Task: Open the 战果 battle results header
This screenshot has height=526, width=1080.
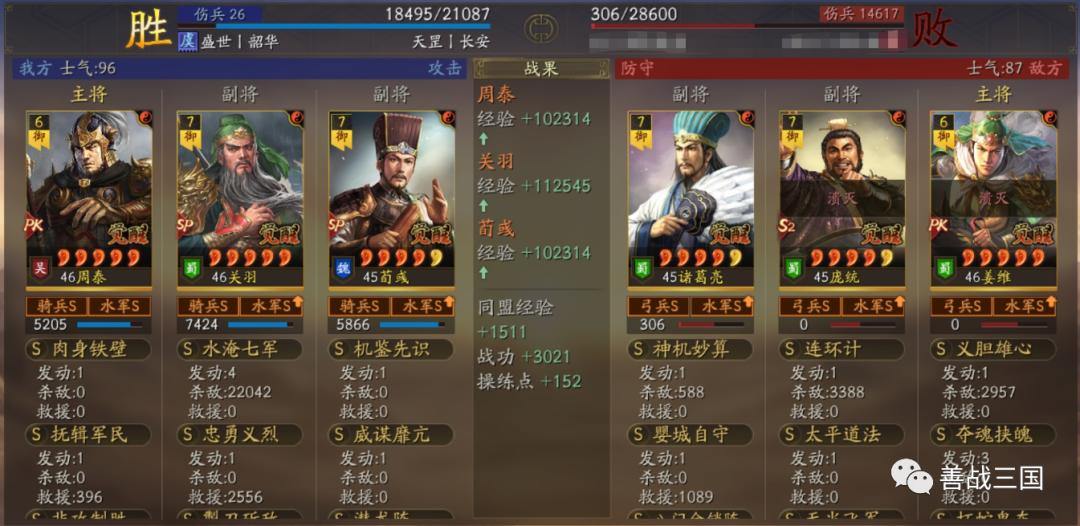Action: coord(541,69)
